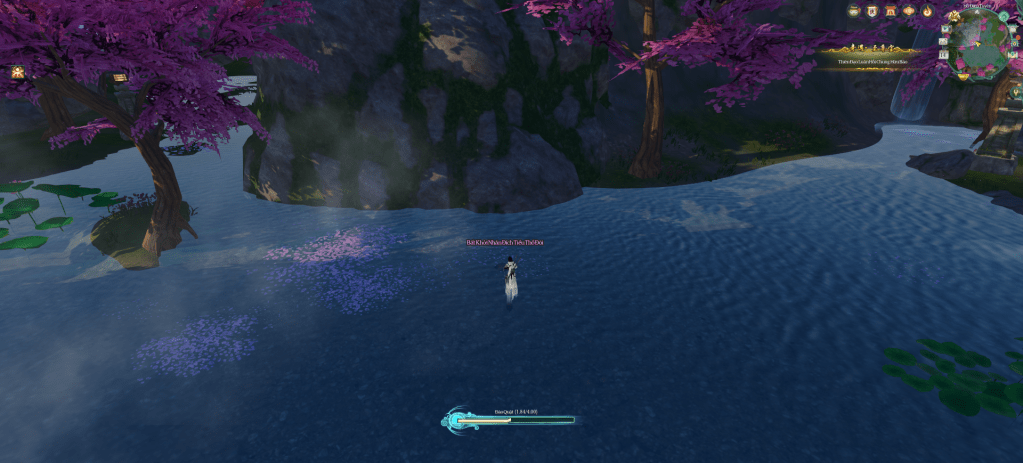Open the lantern event icon
The image size is (1023, 463).
pos(909,11)
